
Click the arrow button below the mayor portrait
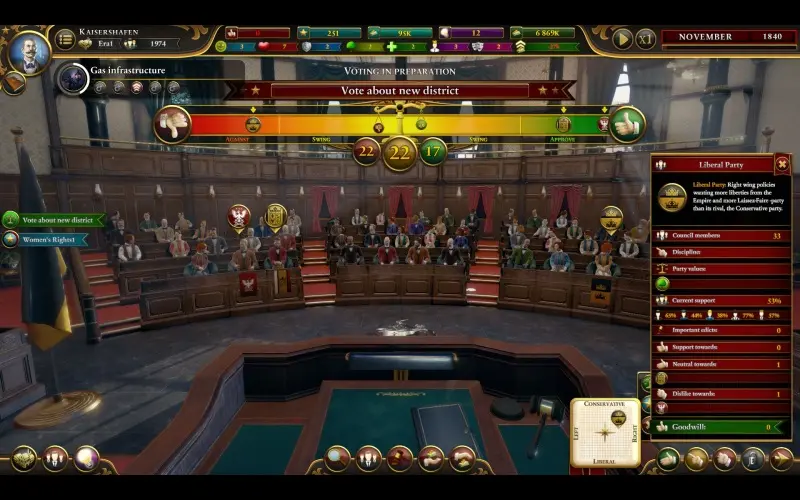coord(13,82)
